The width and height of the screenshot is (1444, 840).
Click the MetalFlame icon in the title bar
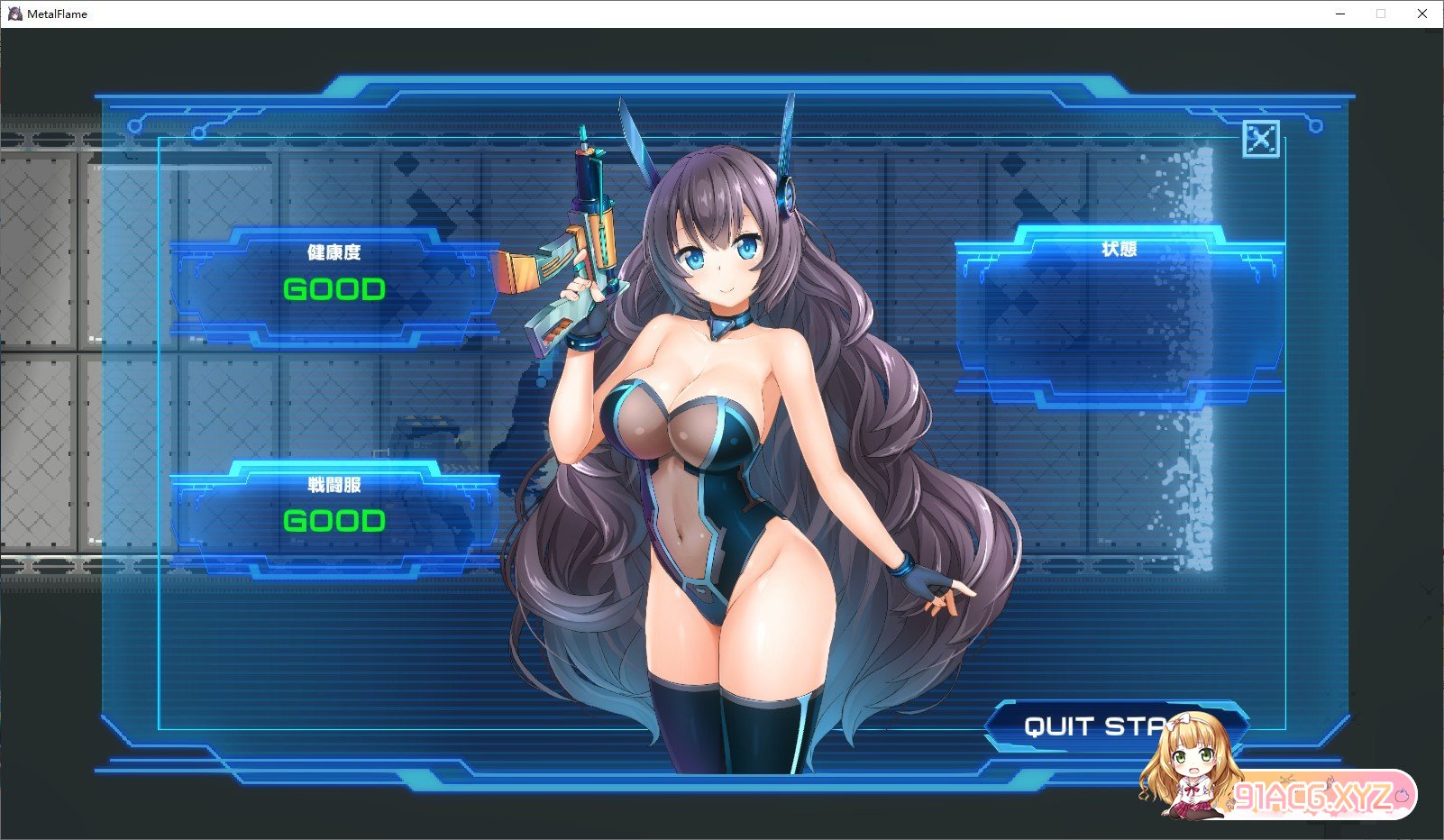[x=15, y=14]
